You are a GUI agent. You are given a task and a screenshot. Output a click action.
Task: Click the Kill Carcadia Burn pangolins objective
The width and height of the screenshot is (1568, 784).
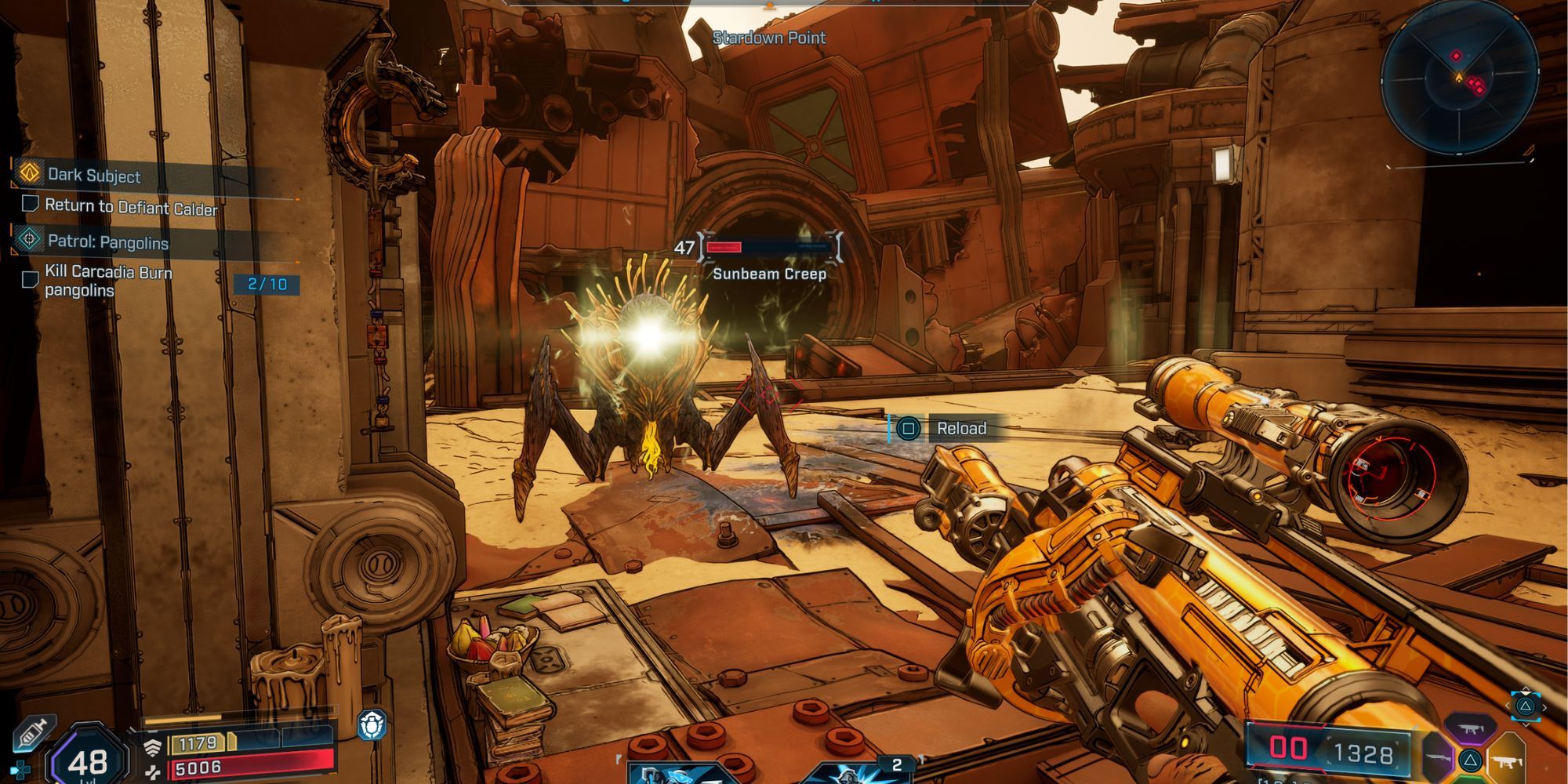coord(108,281)
